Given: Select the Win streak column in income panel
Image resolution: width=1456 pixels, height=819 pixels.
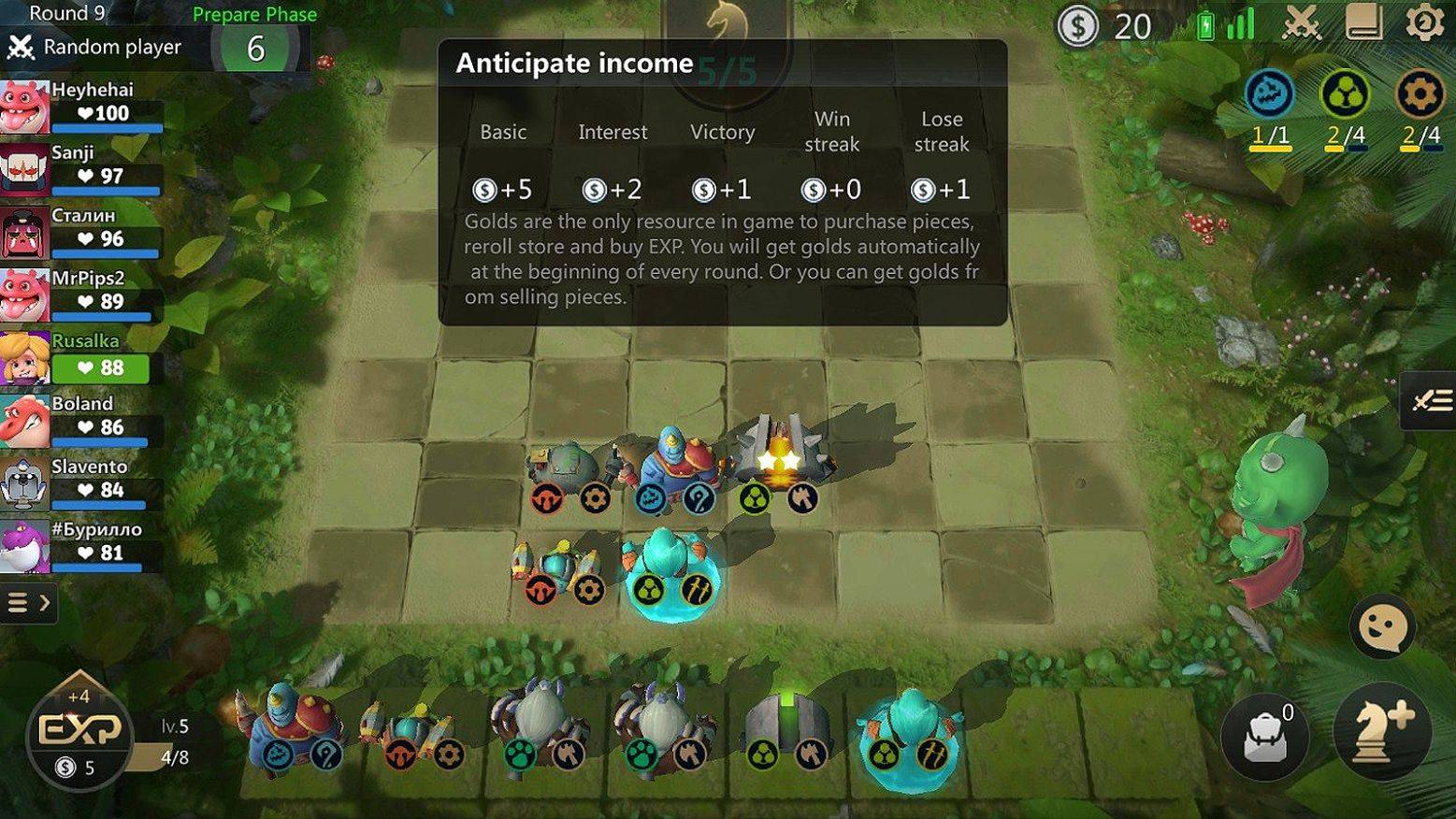Looking at the screenshot, I should pyautogui.click(x=831, y=132).
